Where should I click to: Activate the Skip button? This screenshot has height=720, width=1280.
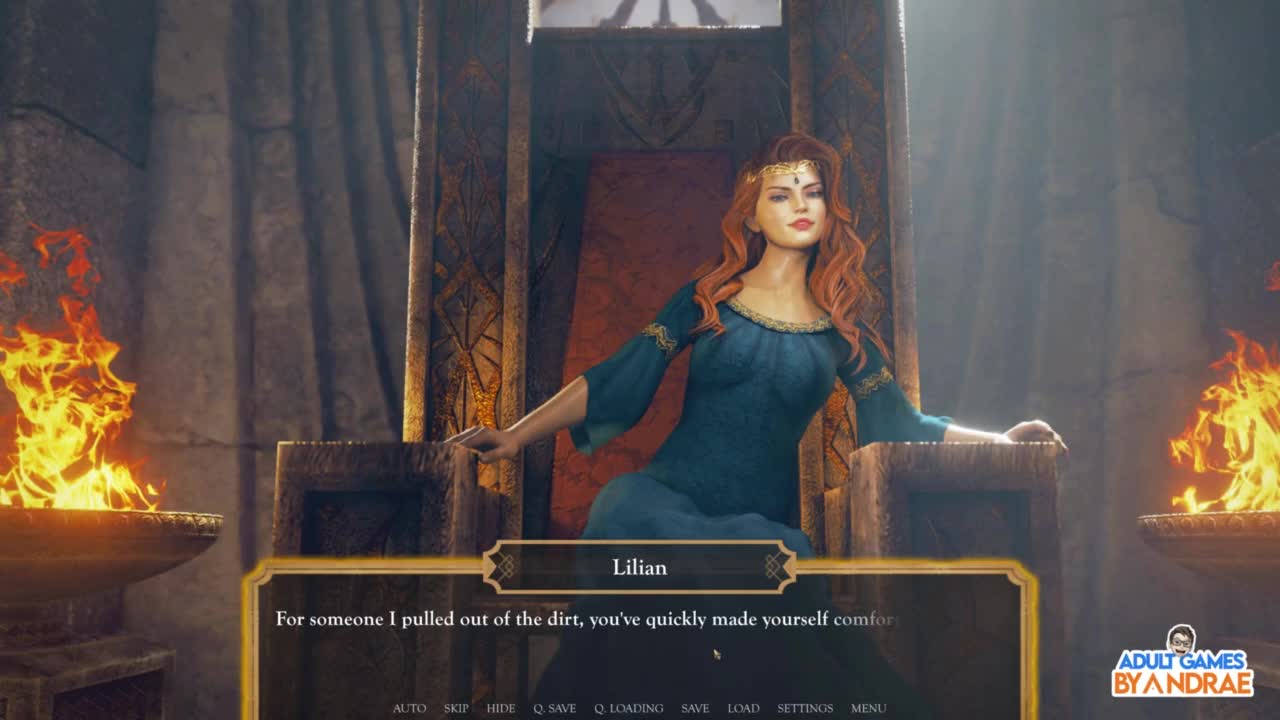click(x=456, y=708)
